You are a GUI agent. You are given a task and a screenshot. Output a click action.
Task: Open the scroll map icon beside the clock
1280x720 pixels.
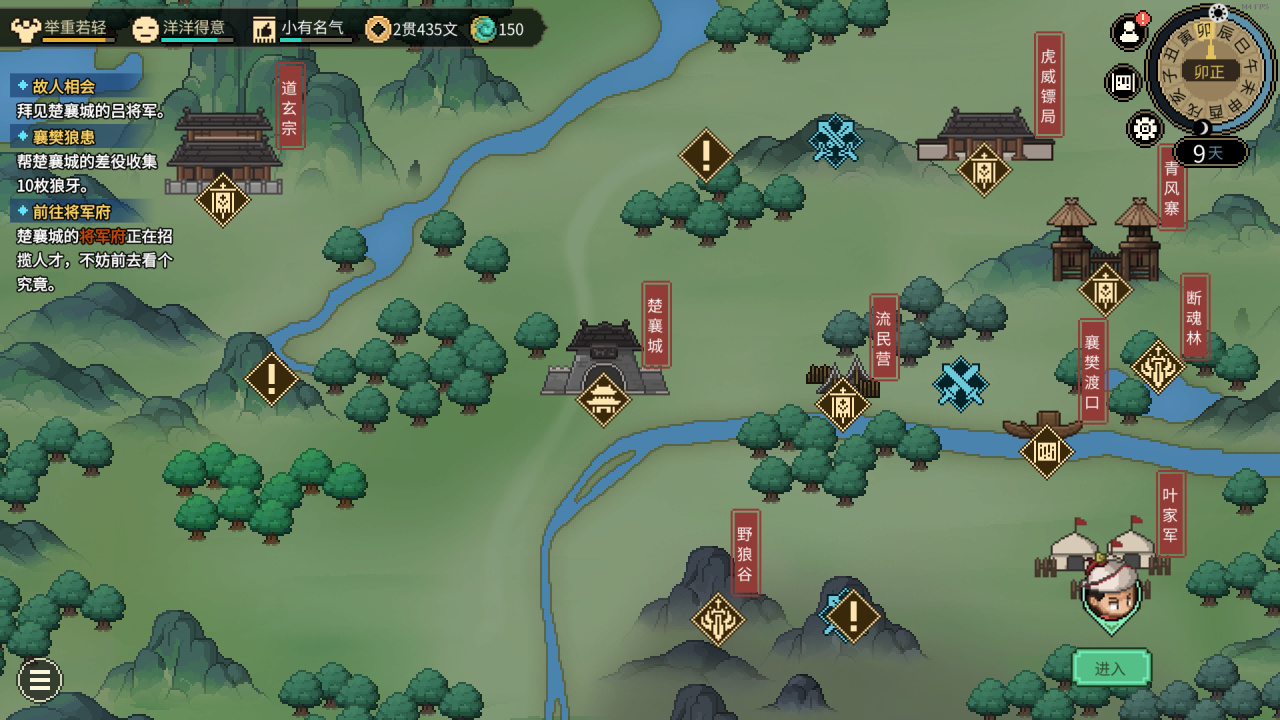[x=1122, y=82]
